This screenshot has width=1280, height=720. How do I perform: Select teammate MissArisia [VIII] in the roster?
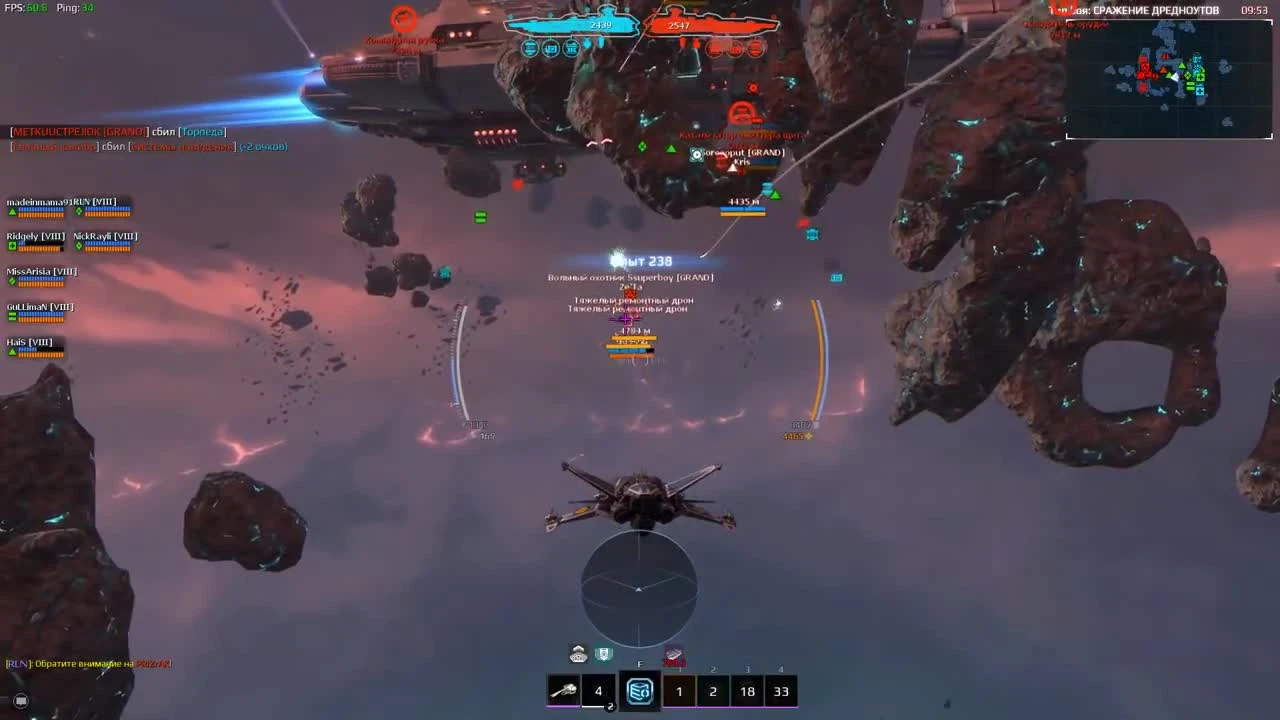tap(40, 271)
